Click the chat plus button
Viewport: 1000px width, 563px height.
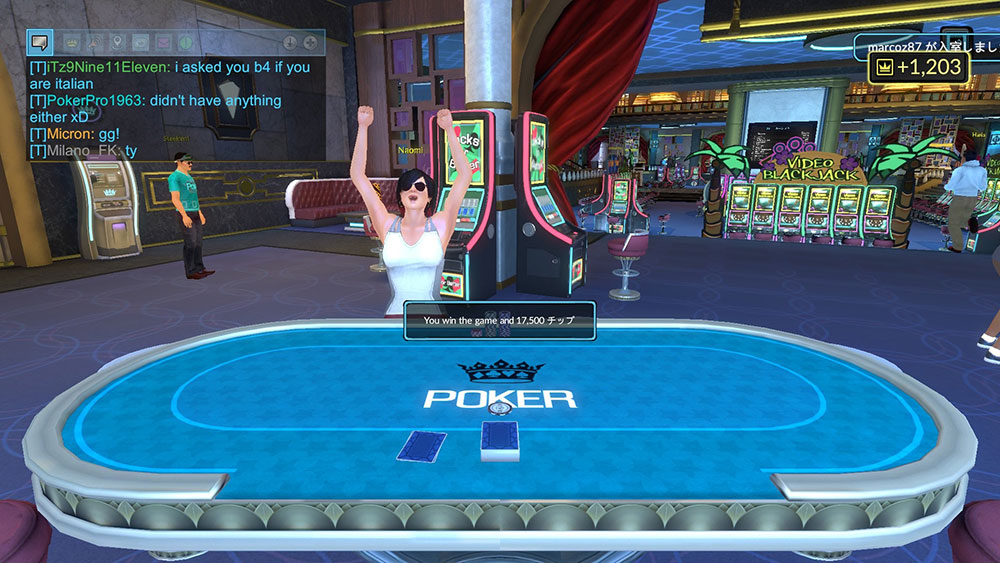coord(311,42)
